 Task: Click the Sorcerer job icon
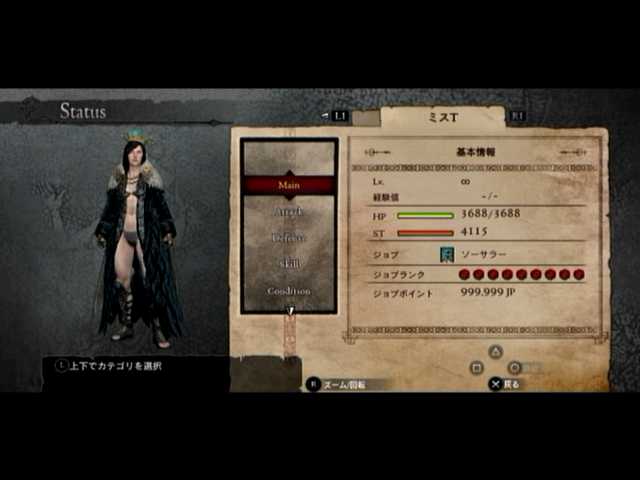click(446, 255)
